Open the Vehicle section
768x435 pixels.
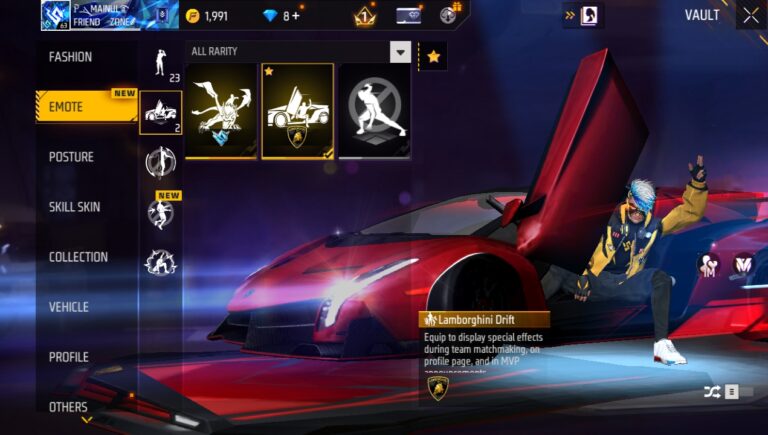[x=68, y=307]
